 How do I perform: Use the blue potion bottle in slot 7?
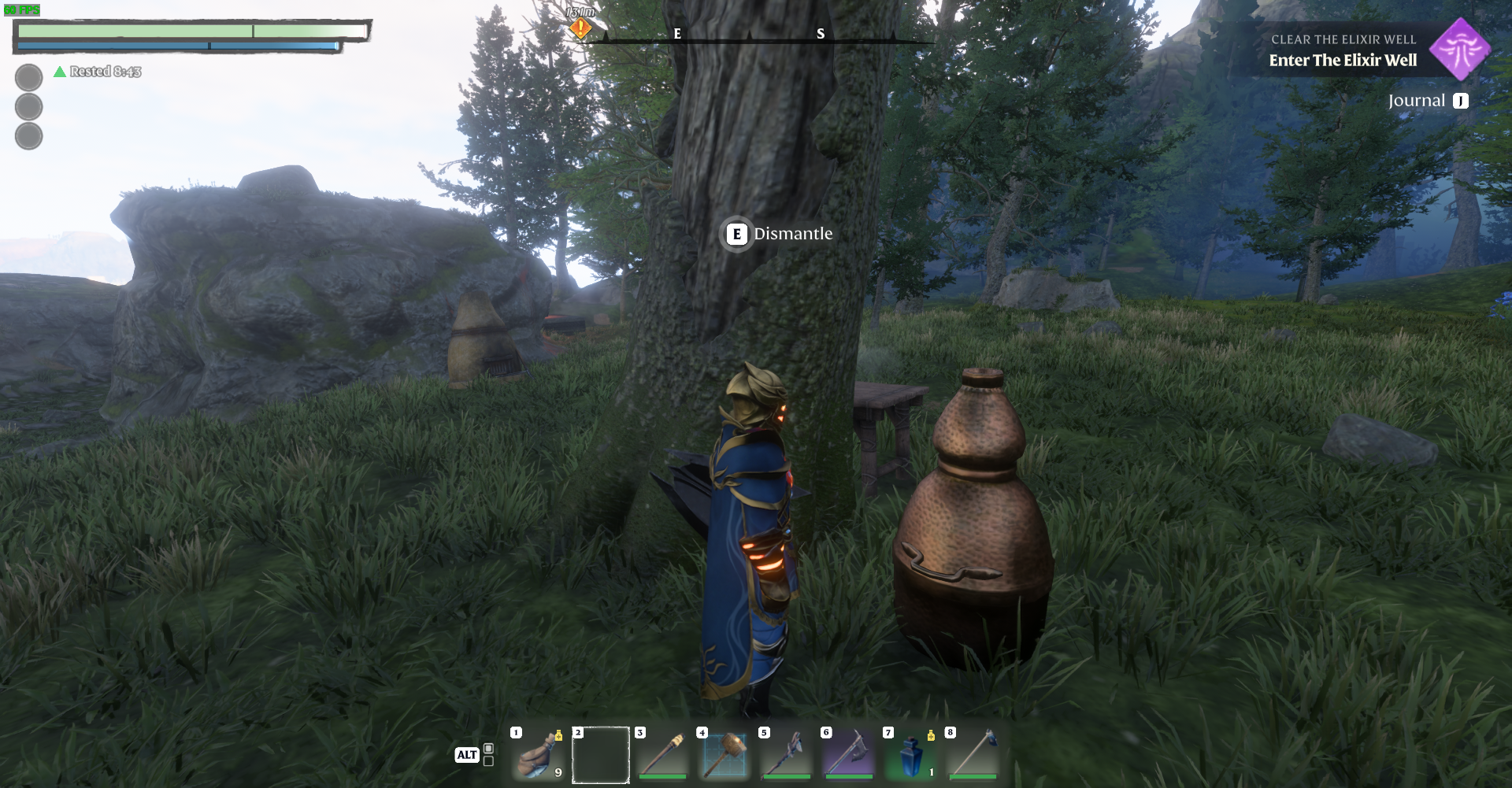pos(911,755)
